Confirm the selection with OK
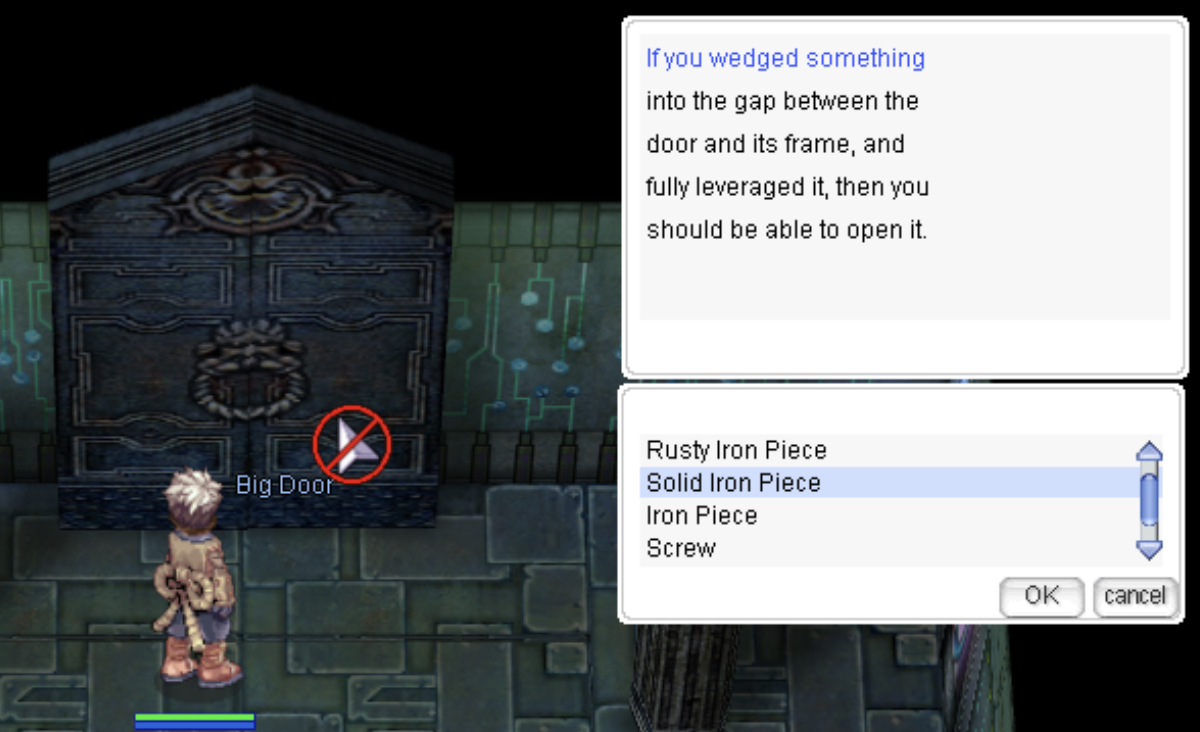This screenshot has height=732, width=1200. coord(1041,596)
